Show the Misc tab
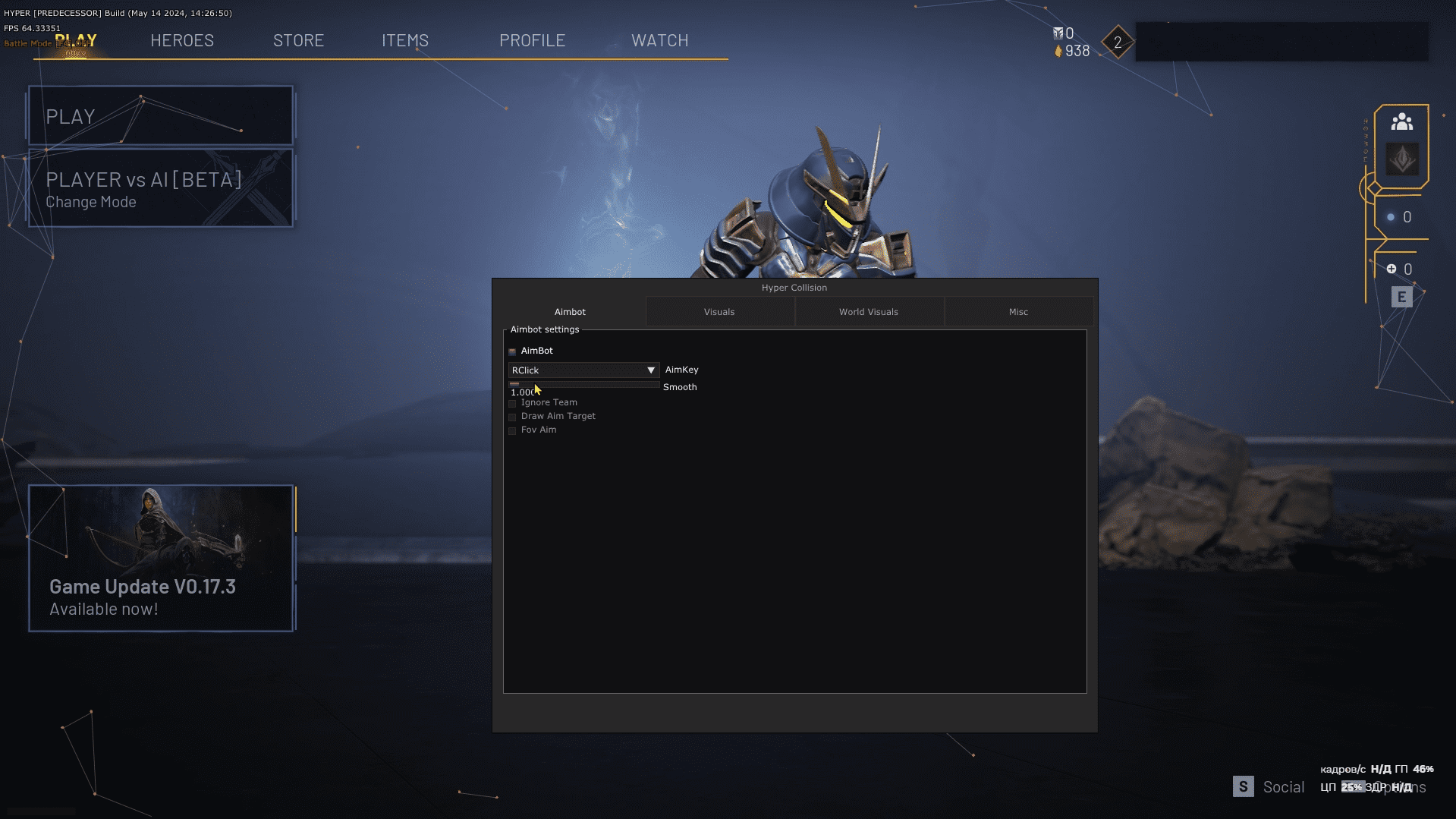 [x=1018, y=312]
